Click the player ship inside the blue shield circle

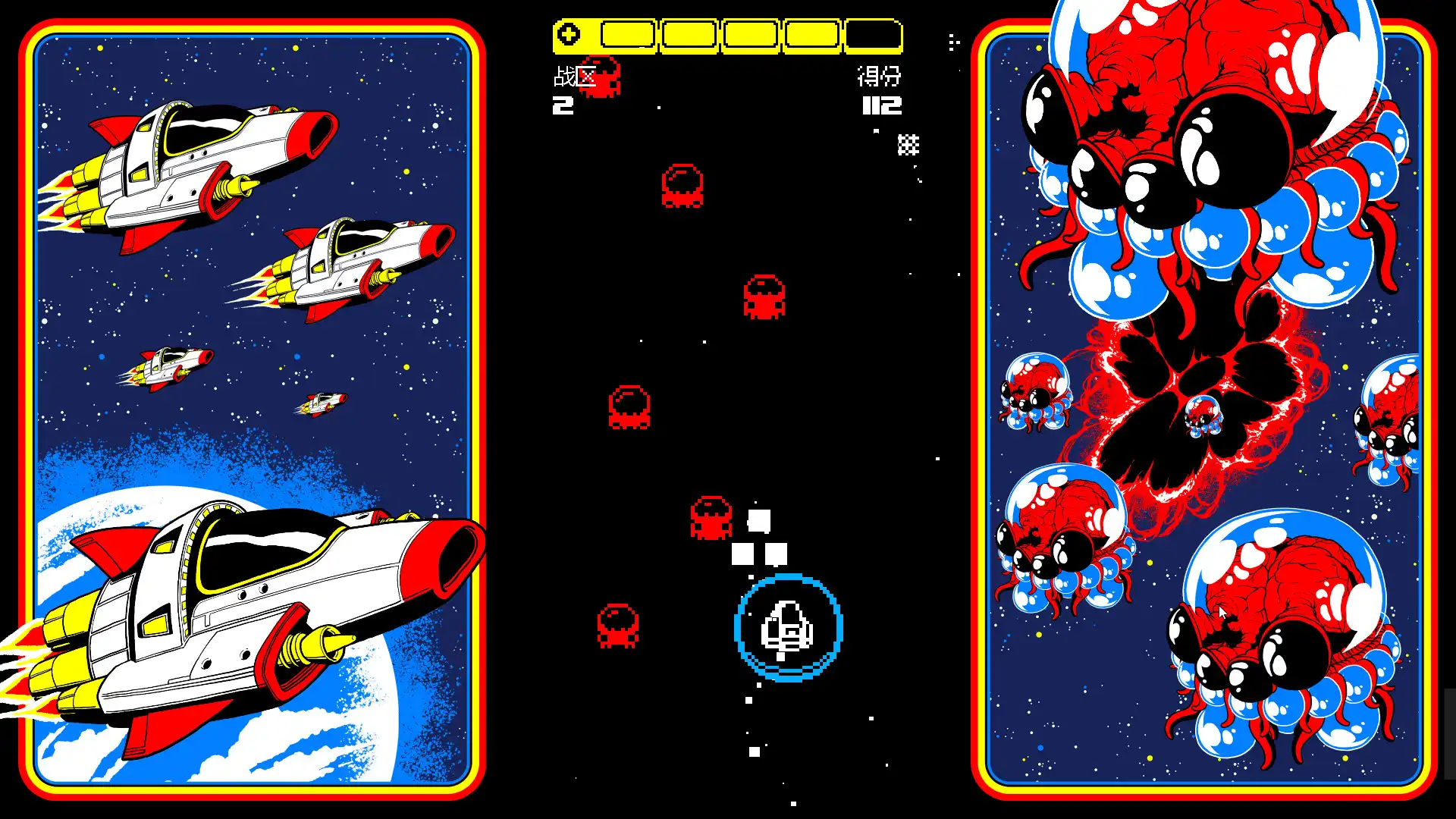786,628
